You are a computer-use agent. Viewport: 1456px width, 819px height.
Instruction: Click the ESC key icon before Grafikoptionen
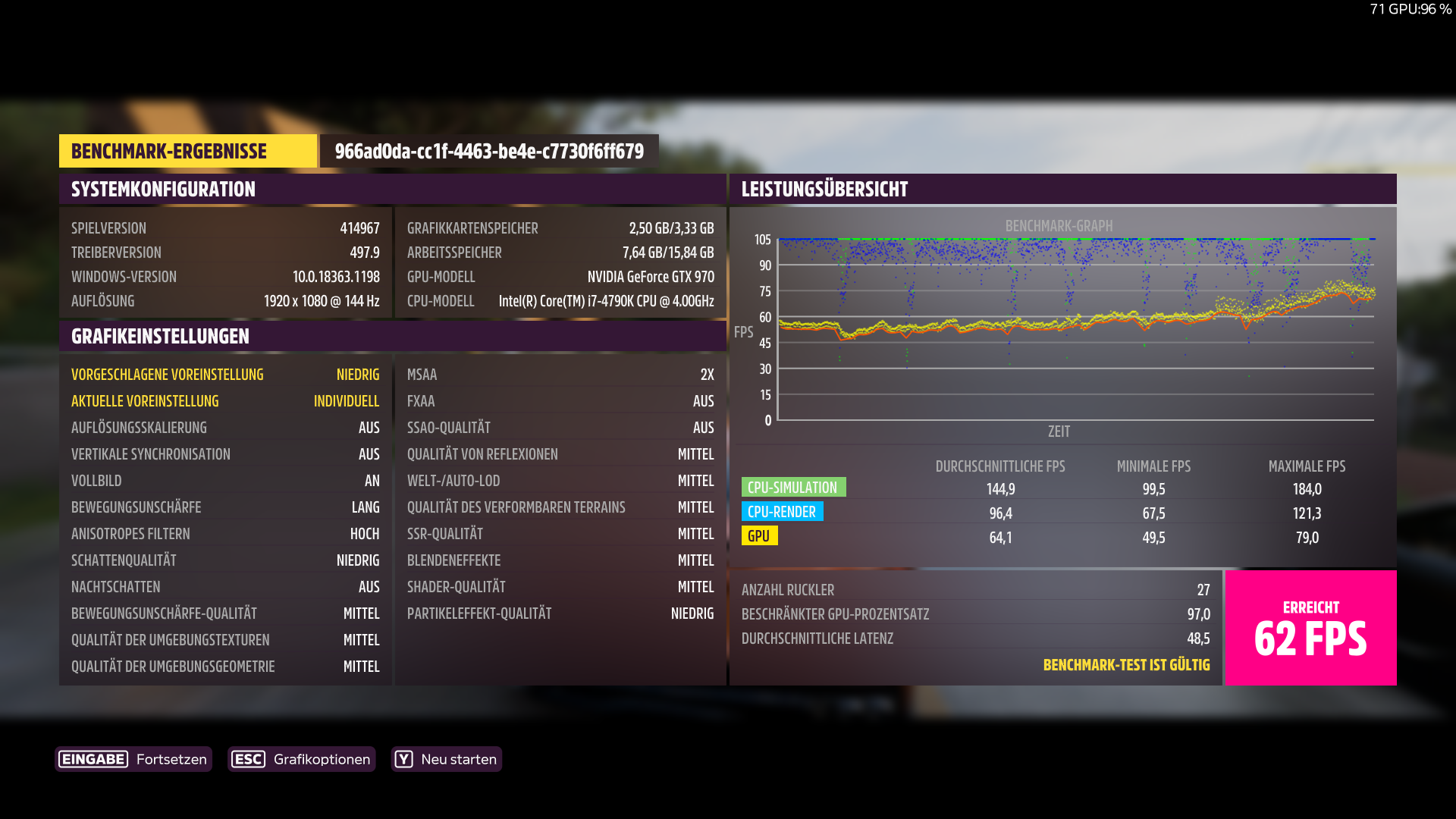coord(249,759)
